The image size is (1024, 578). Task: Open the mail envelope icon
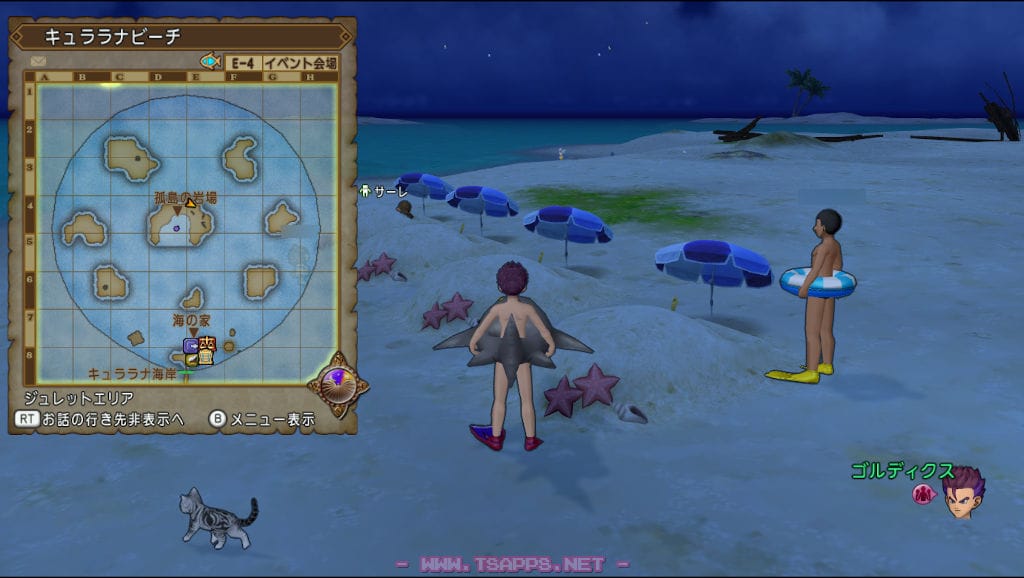pos(39,62)
